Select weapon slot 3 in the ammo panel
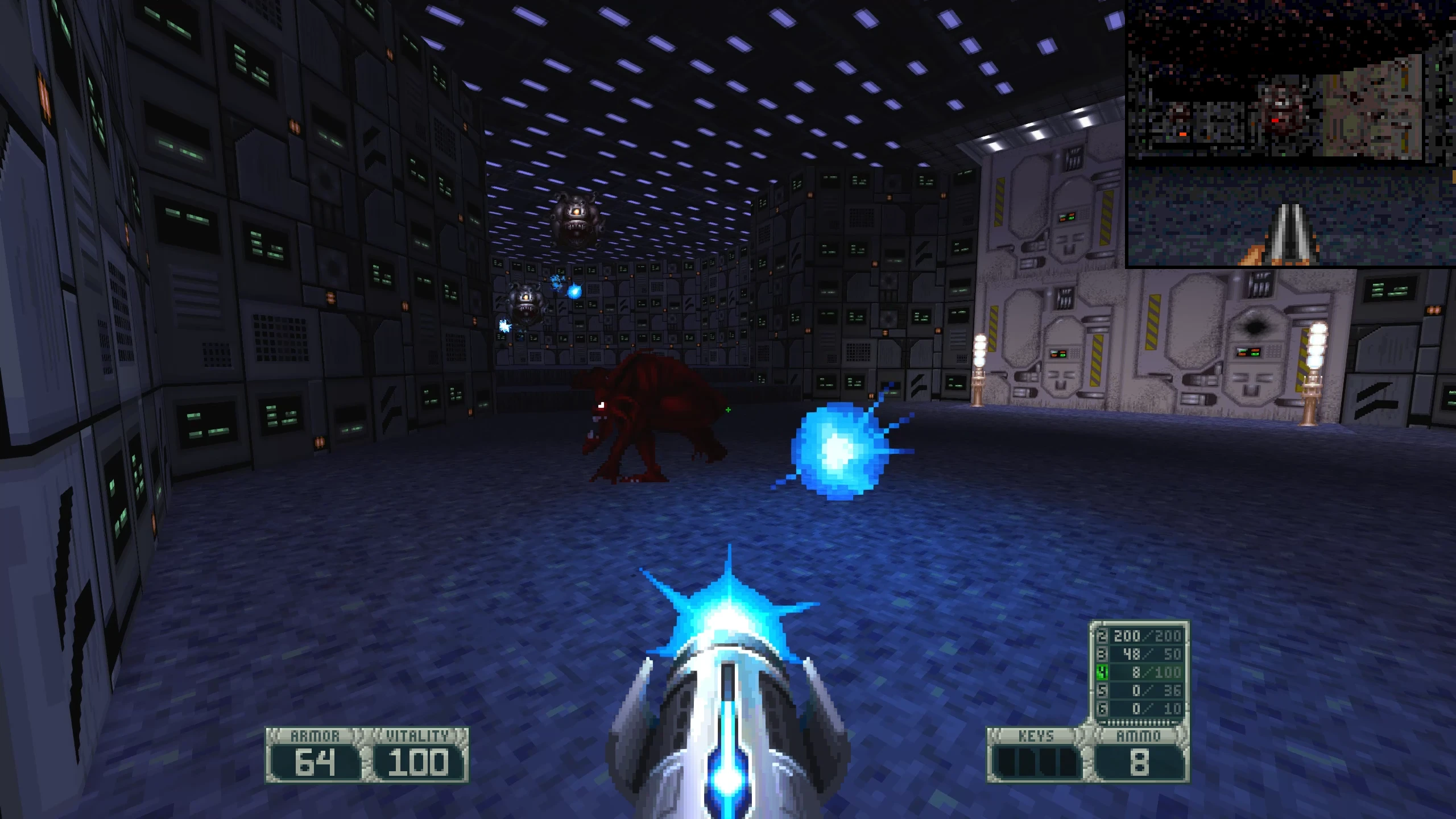Screen dimensions: 1456x819 1103,654
